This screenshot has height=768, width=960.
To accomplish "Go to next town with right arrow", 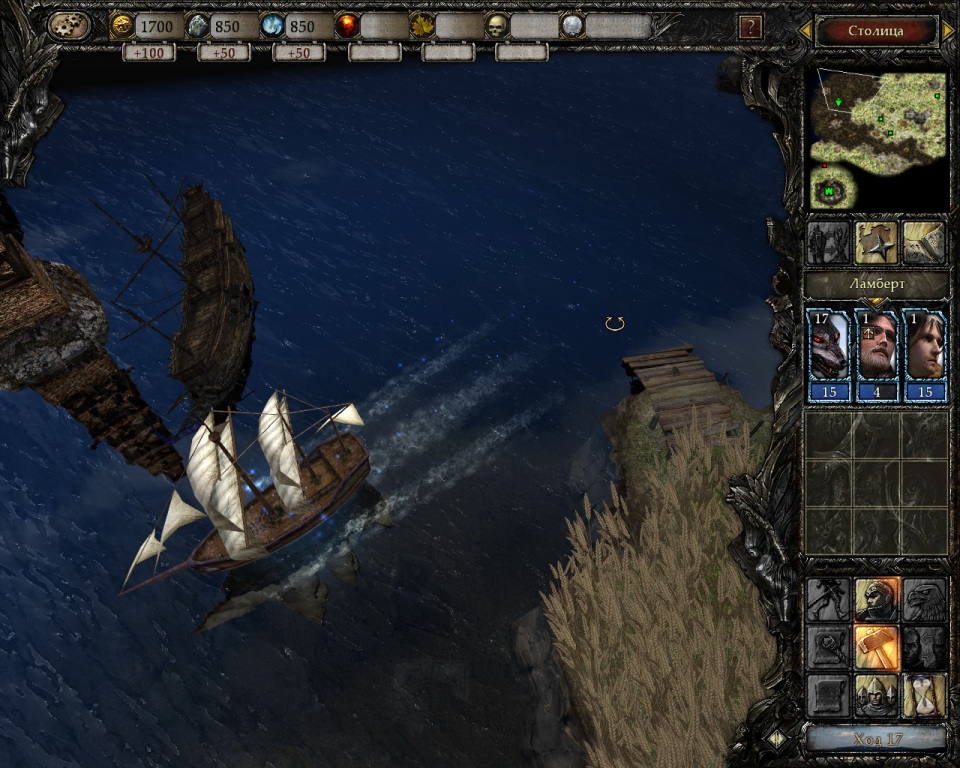I will click(x=947, y=31).
